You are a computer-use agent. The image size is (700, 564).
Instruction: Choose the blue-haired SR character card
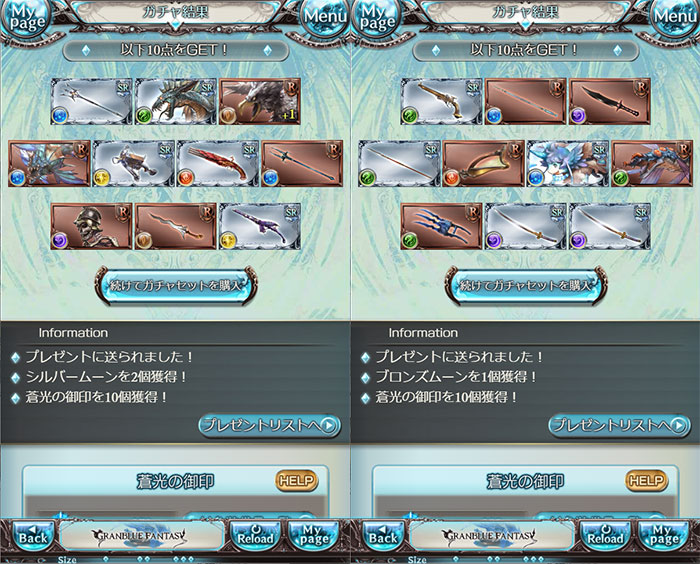click(x=567, y=163)
